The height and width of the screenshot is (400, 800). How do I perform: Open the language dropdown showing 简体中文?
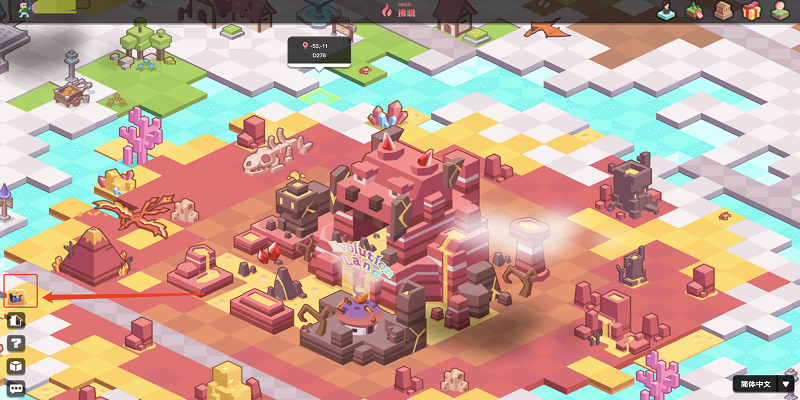765,384
